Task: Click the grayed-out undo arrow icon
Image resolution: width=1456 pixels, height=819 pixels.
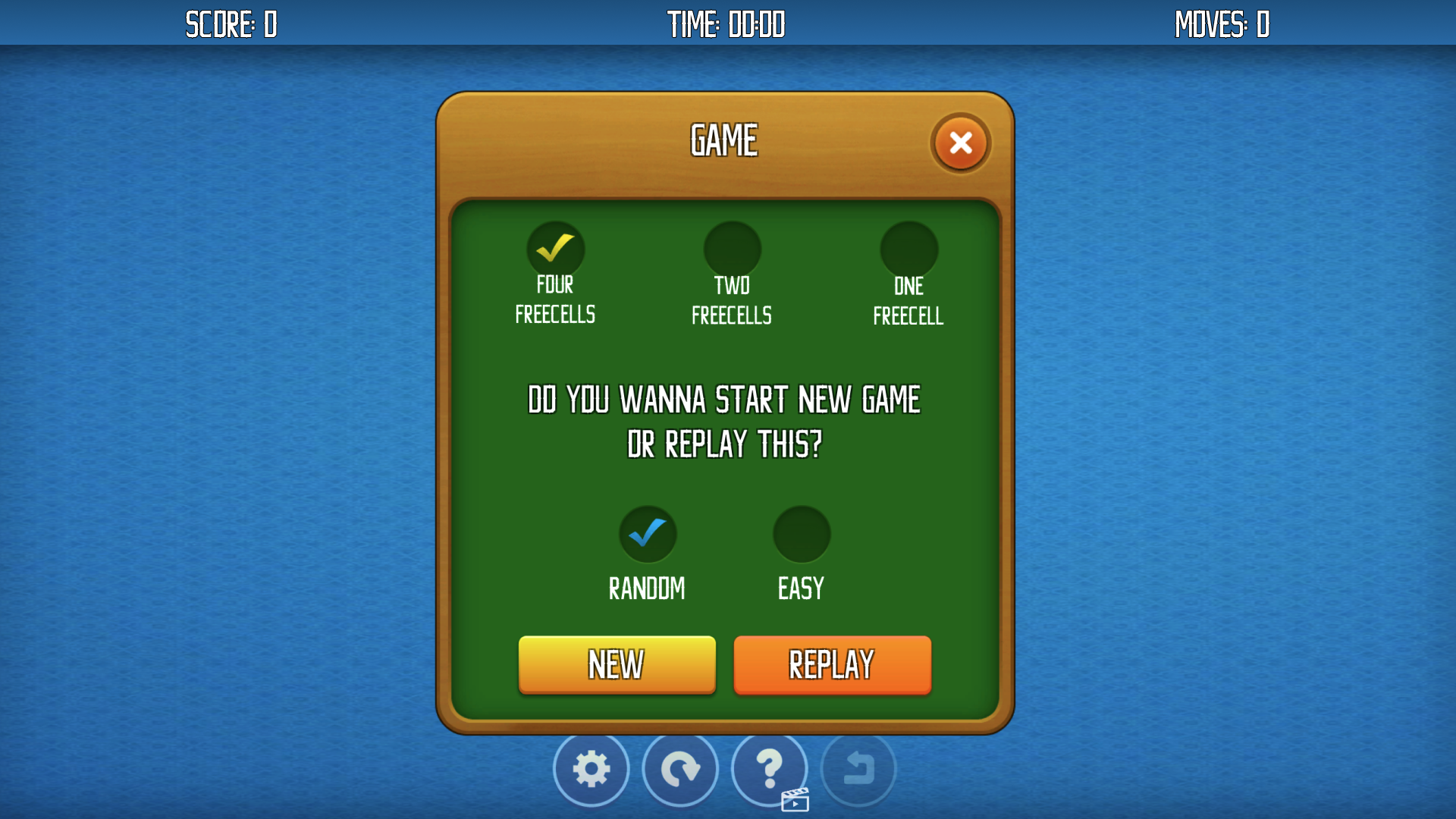Action: point(858,768)
